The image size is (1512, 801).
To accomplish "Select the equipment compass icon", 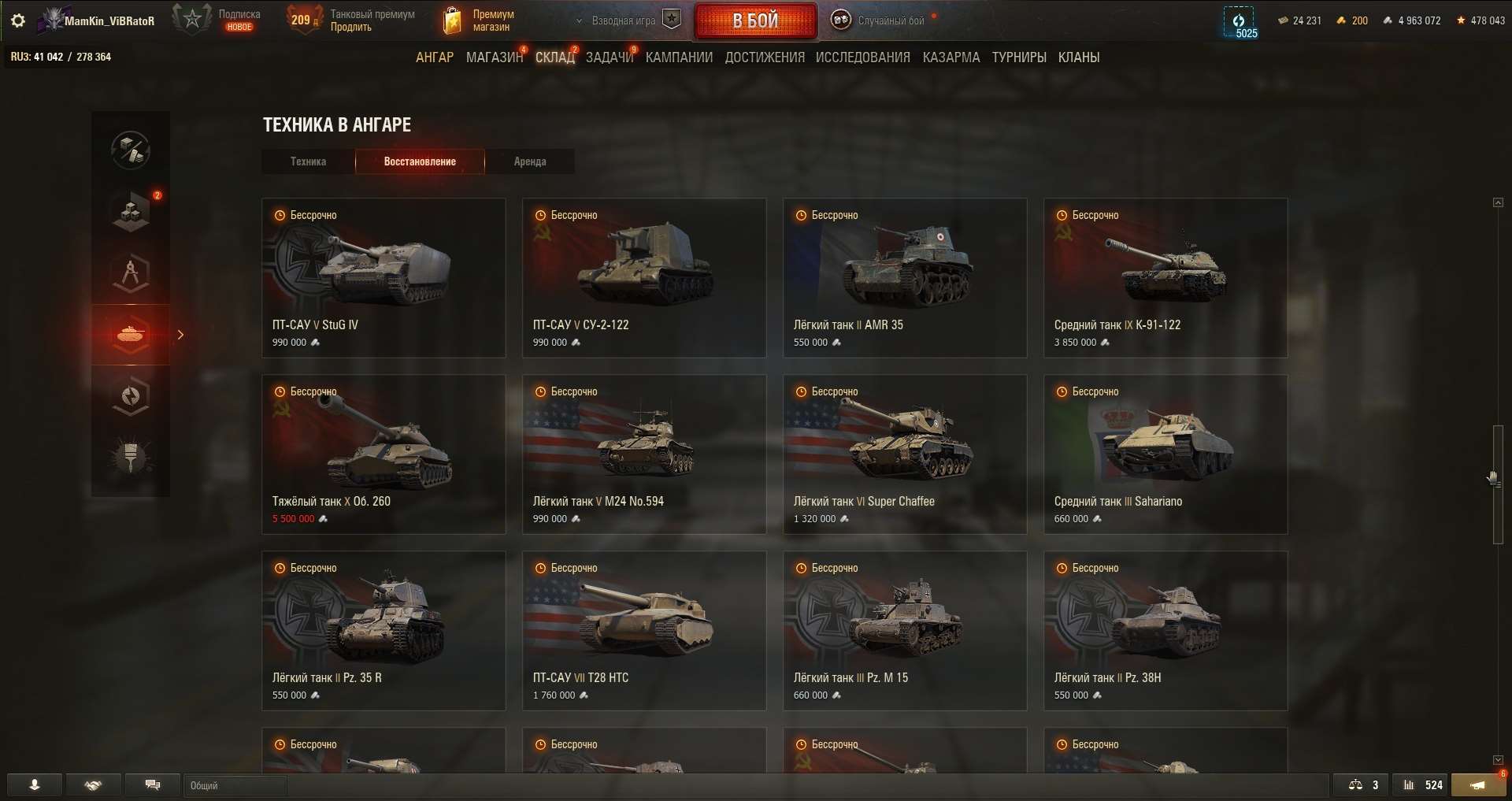I will (130, 273).
